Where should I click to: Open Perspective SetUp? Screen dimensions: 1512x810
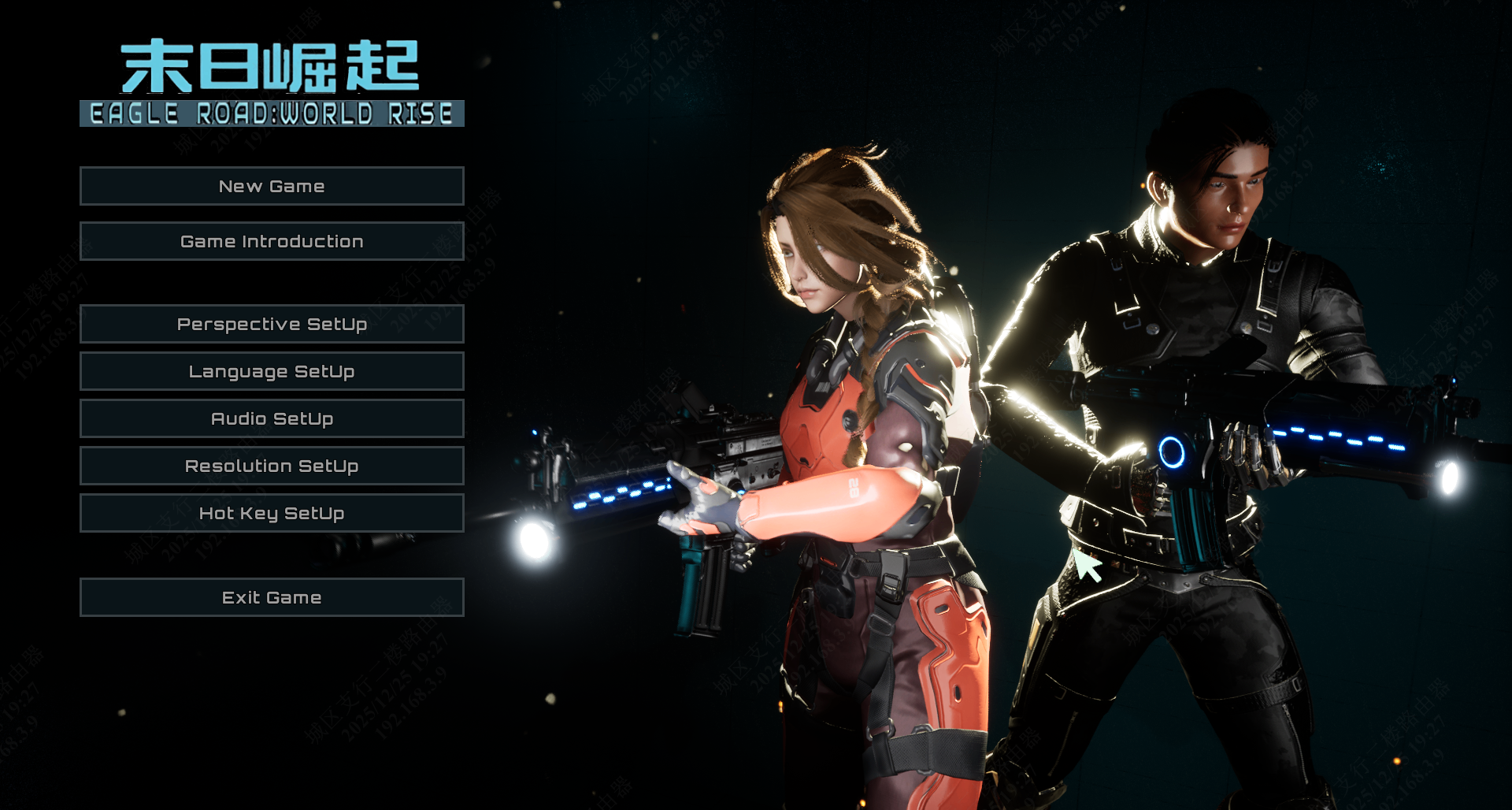click(x=272, y=324)
